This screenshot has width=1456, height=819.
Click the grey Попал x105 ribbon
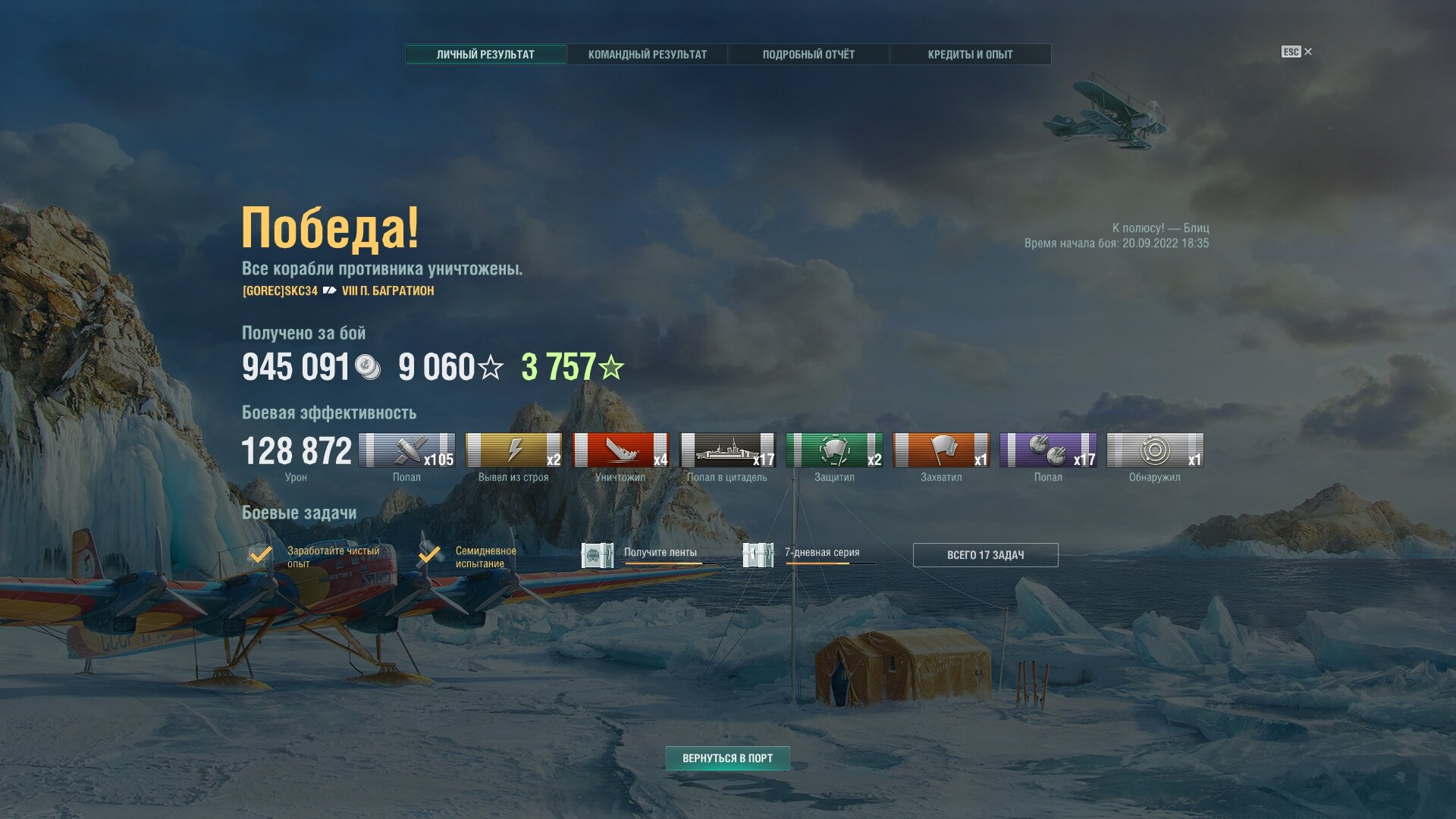tap(406, 450)
